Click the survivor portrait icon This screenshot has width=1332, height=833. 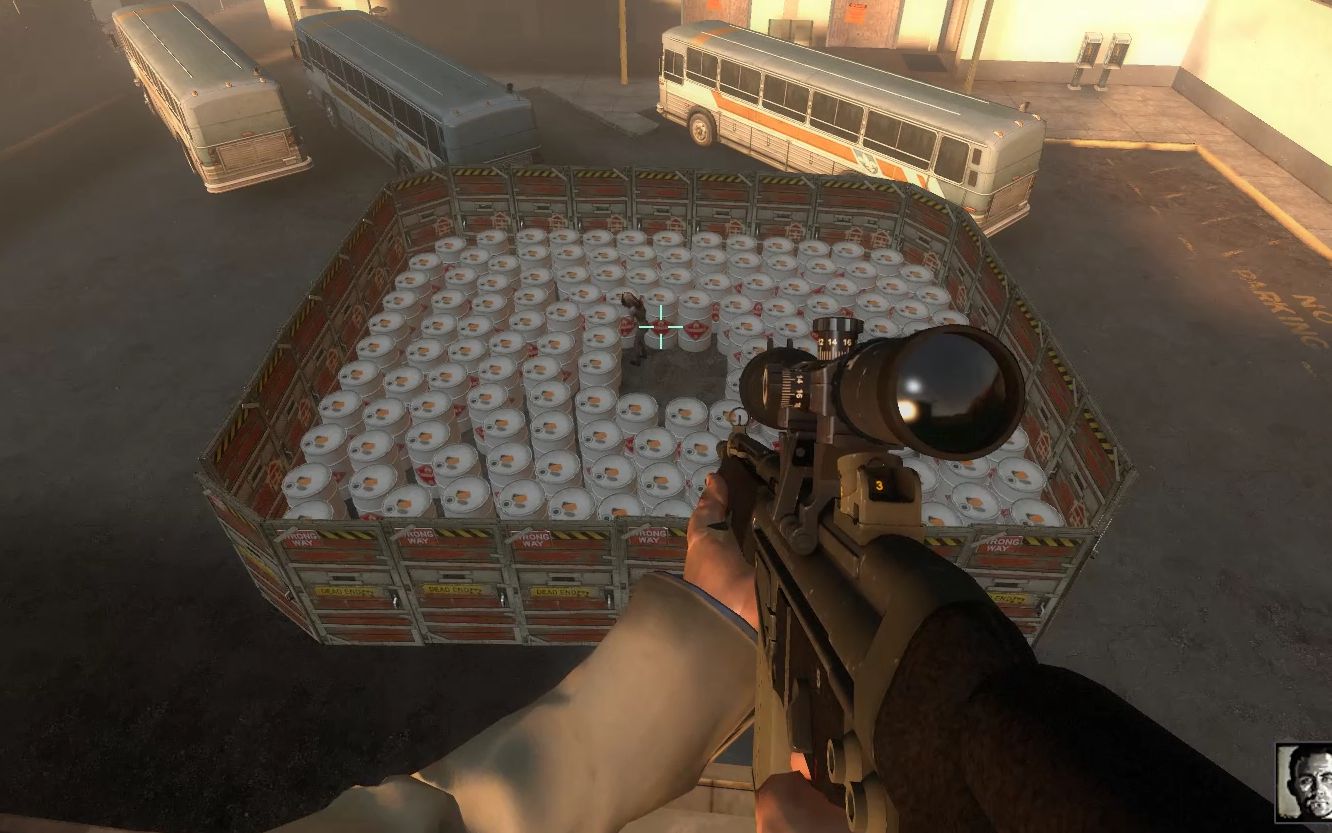pos(1304,781)
